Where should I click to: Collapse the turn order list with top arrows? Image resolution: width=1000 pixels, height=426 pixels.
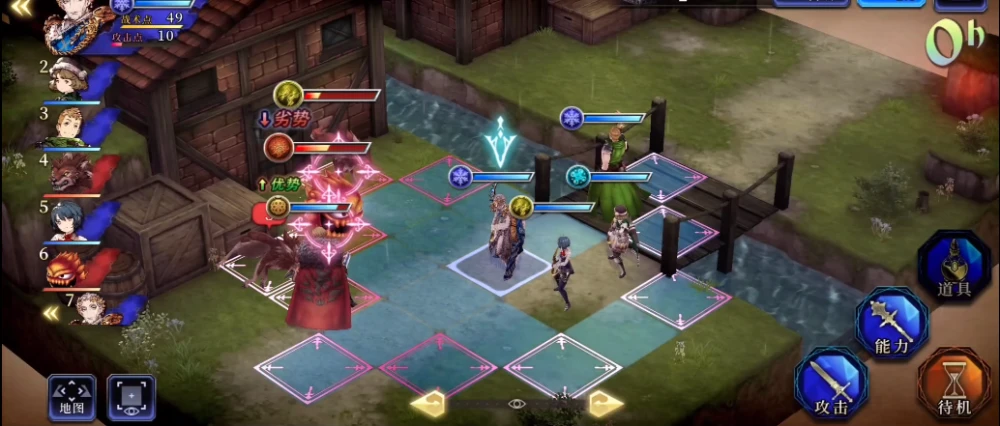[16, 8]
